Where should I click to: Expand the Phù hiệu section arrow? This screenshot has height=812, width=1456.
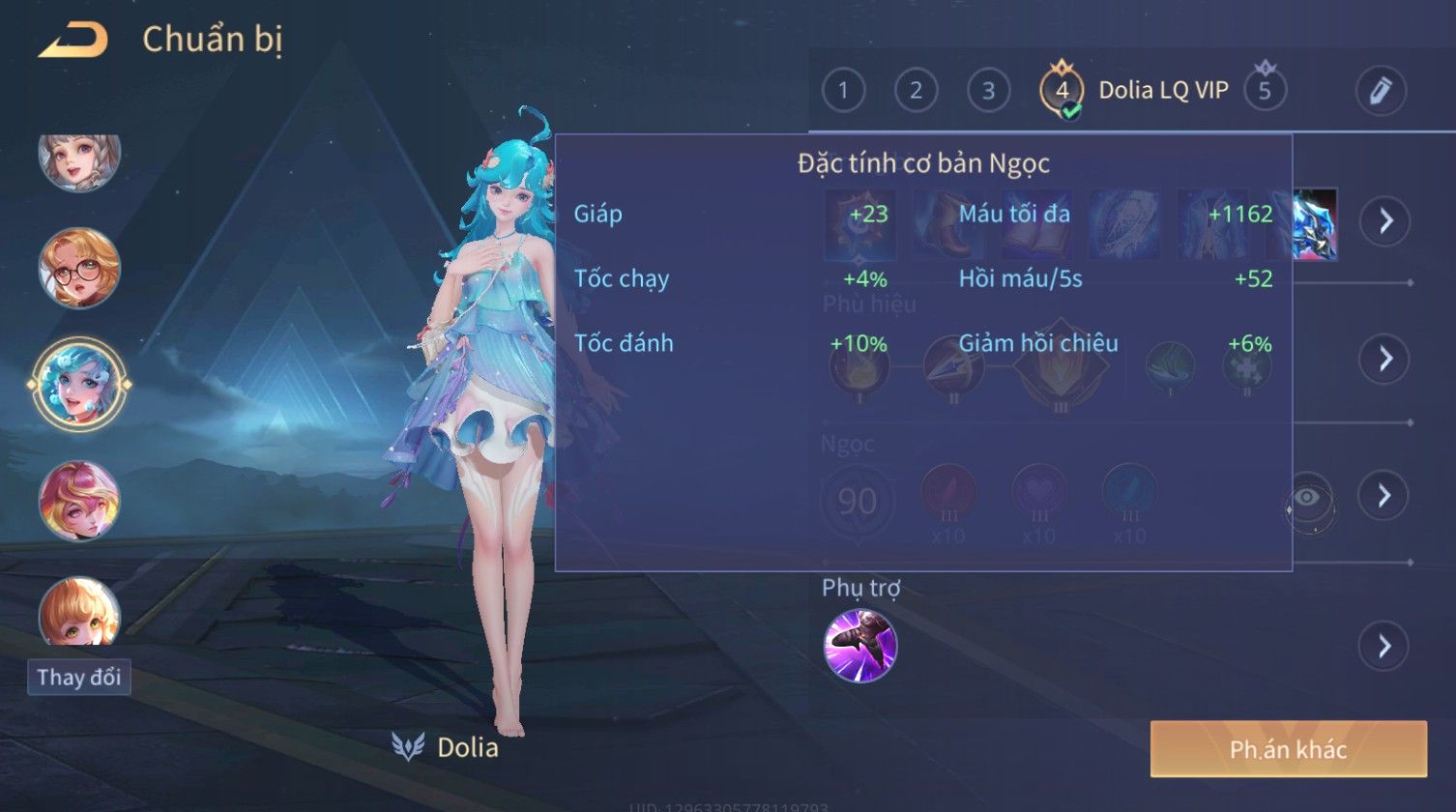(1383, 359)
